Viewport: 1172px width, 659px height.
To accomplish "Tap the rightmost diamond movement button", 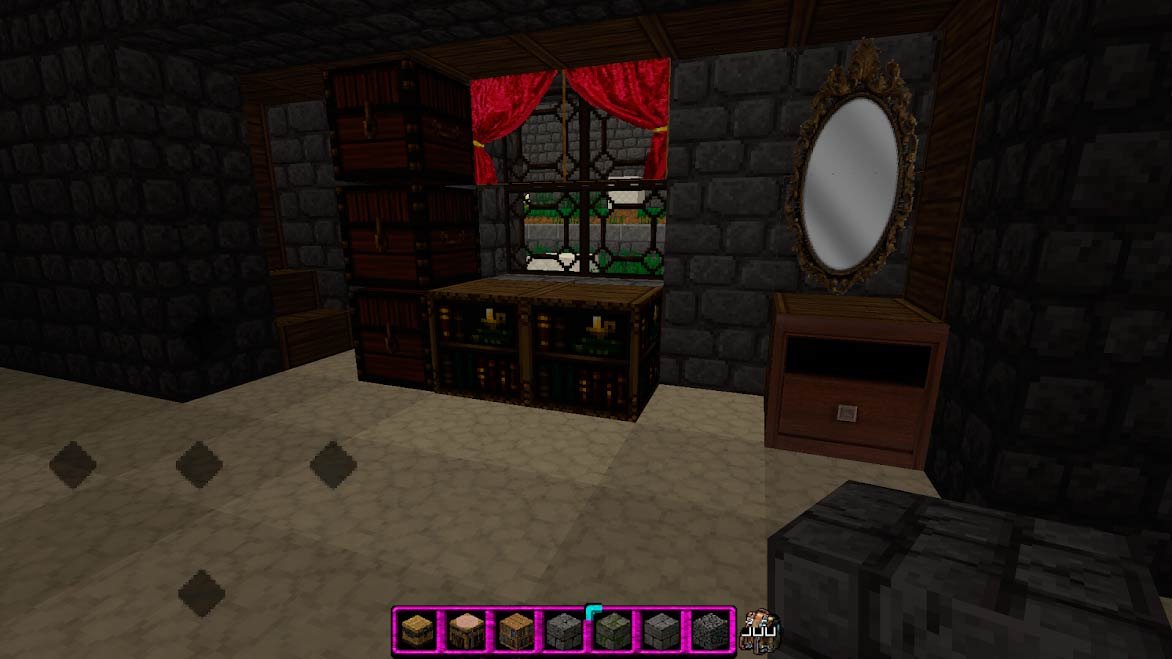I will [333, 465].
